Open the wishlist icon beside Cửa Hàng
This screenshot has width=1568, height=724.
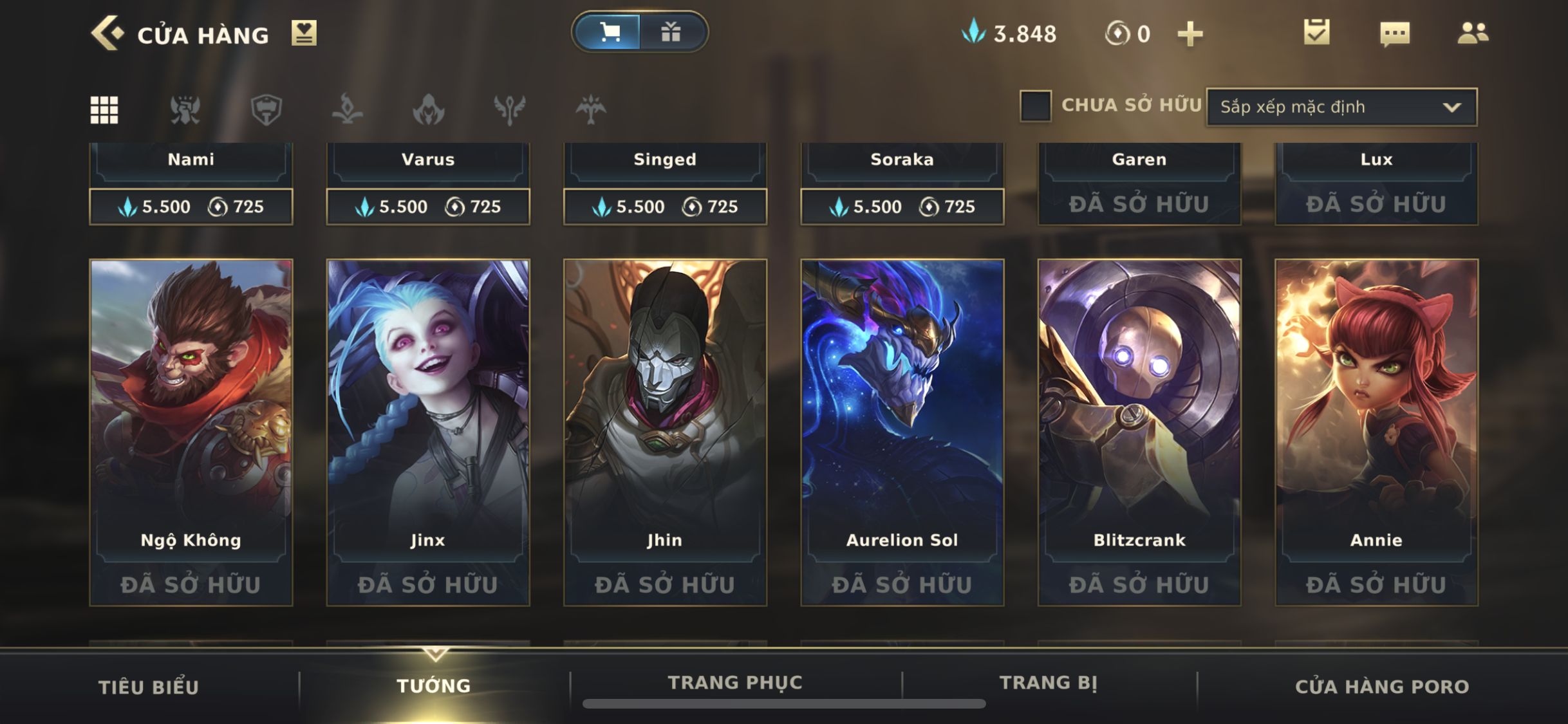coord(304,33)
